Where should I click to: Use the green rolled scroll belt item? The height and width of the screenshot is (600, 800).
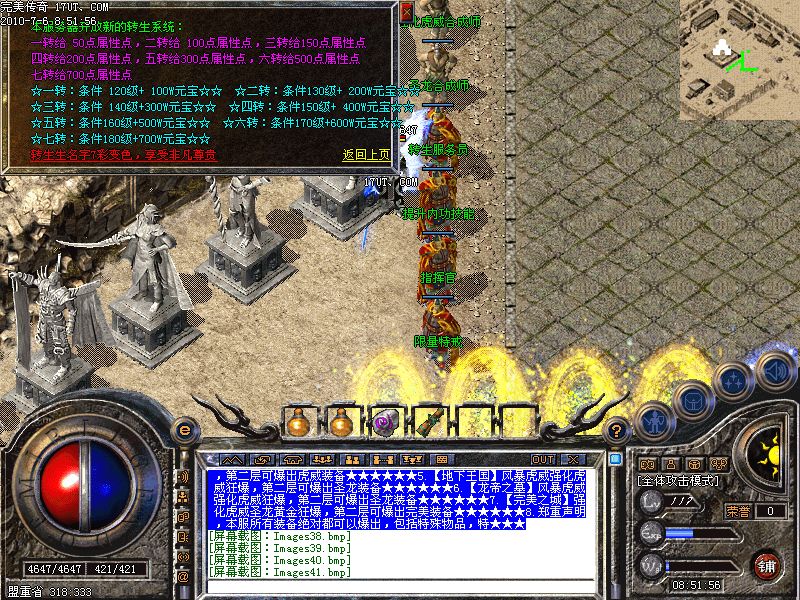pyautogui.click(x=427, y=423)
